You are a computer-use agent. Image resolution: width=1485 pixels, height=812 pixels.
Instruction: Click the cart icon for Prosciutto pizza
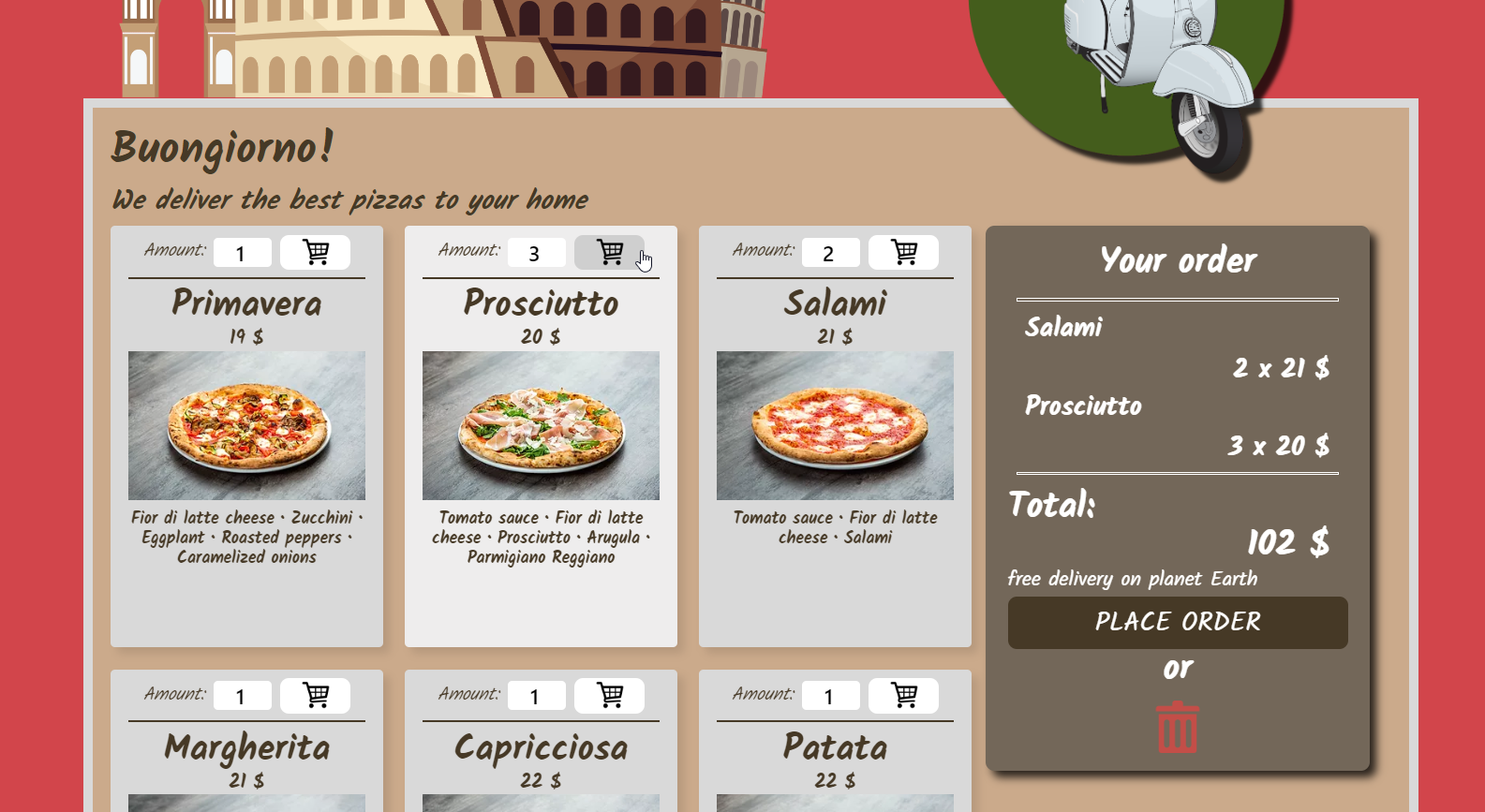tap(609, 252)
